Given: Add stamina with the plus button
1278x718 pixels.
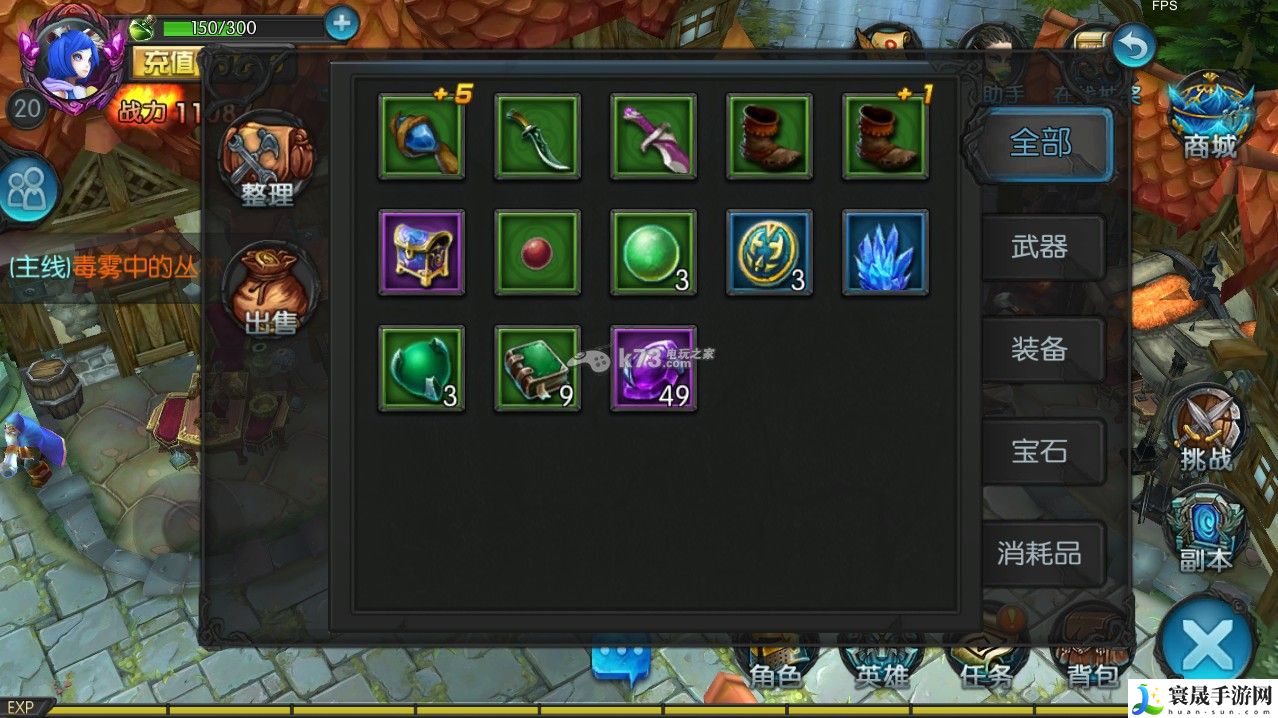Looking at the screenshot, I should coord(342,22).
